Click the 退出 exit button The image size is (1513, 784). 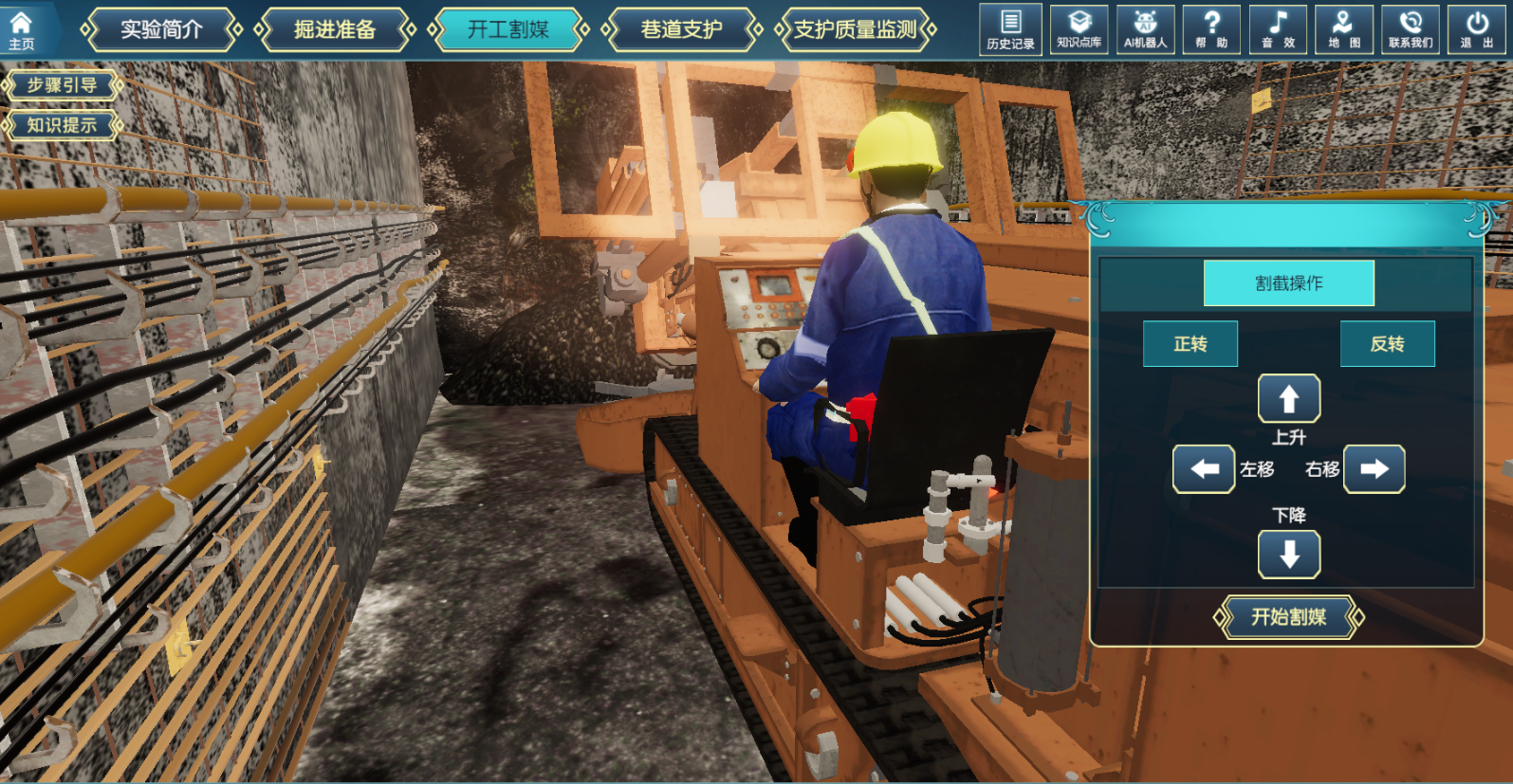pyautogui.click(x=1477, y=29)
